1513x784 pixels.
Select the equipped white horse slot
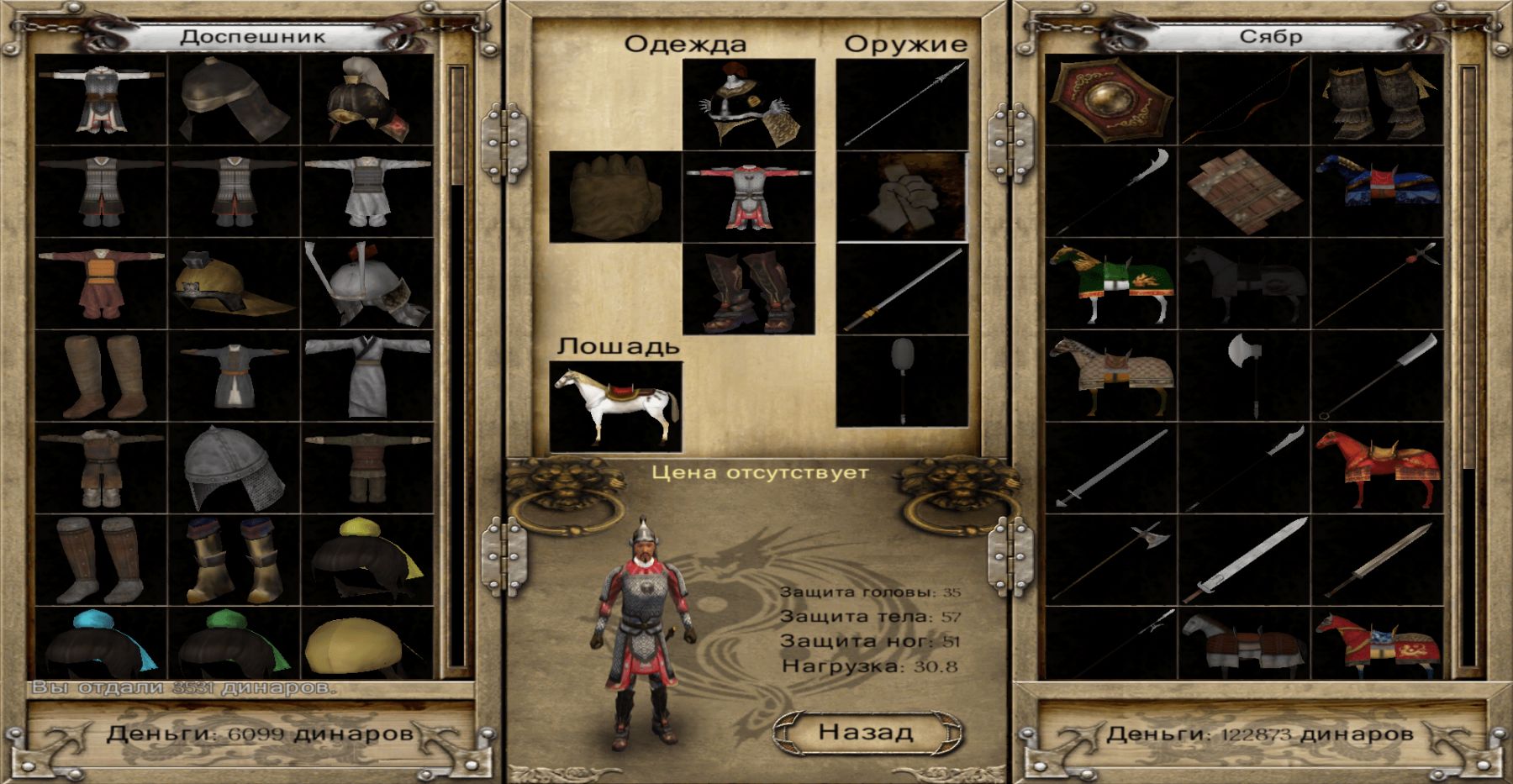615,407
